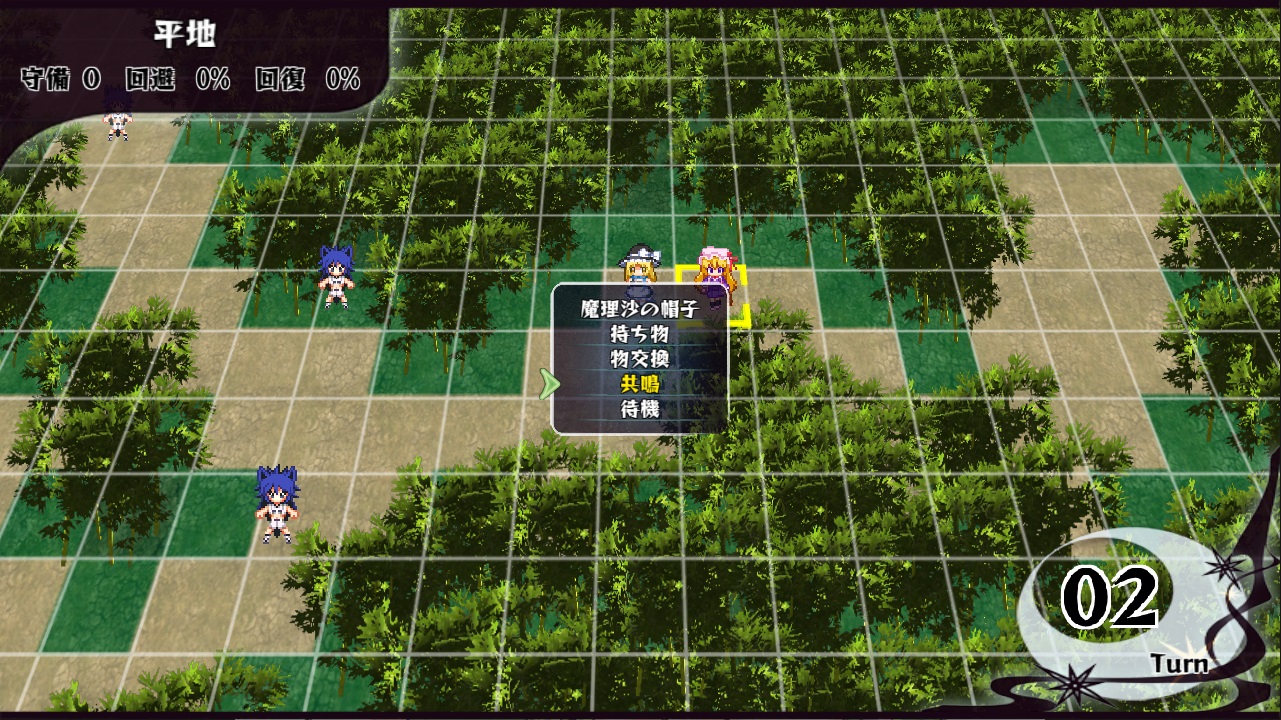
Task: Select 魔理沙の帽子 in the action menu
Action: point(639,309)
